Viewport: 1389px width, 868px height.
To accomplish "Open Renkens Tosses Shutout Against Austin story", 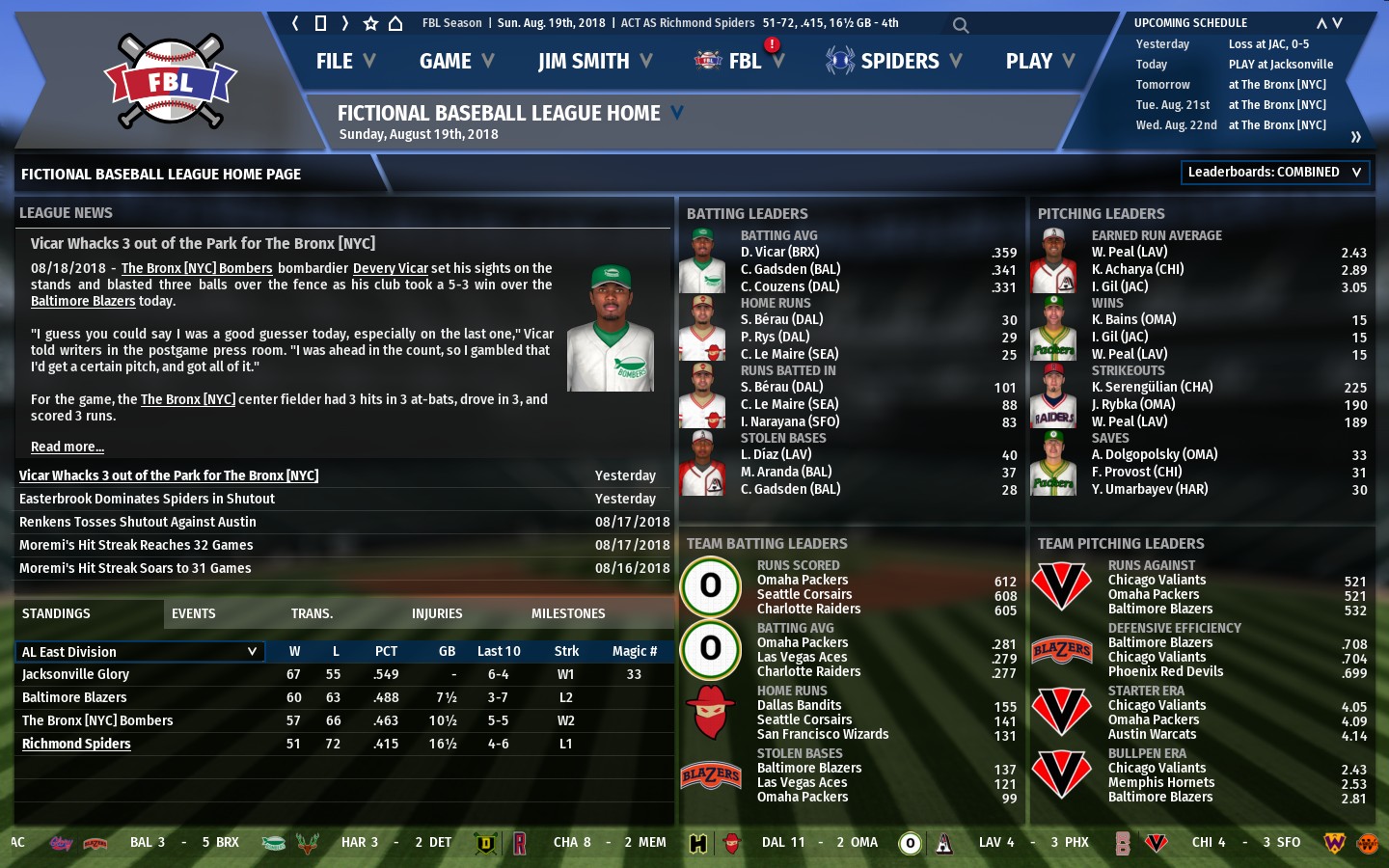I will click(138, 522).
